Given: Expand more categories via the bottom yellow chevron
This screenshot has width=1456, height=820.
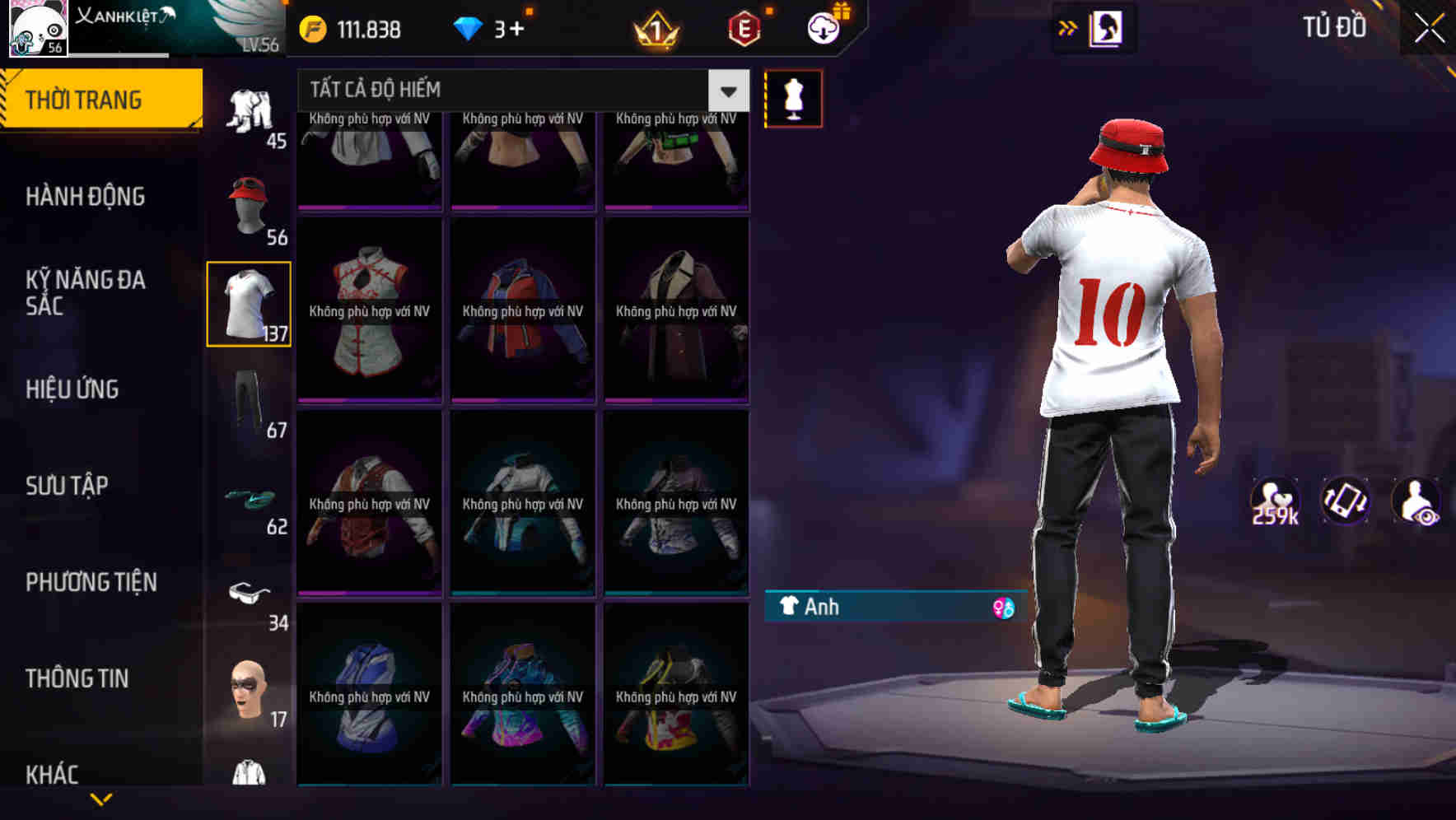Looking at the screenshot, I should click(101, 800).
